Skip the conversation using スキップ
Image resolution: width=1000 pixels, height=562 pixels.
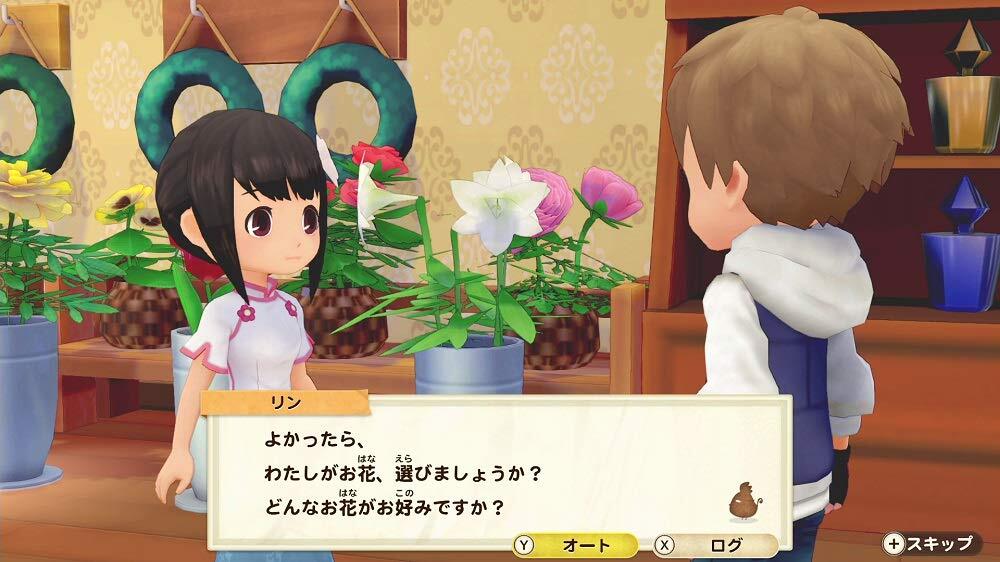929,544
